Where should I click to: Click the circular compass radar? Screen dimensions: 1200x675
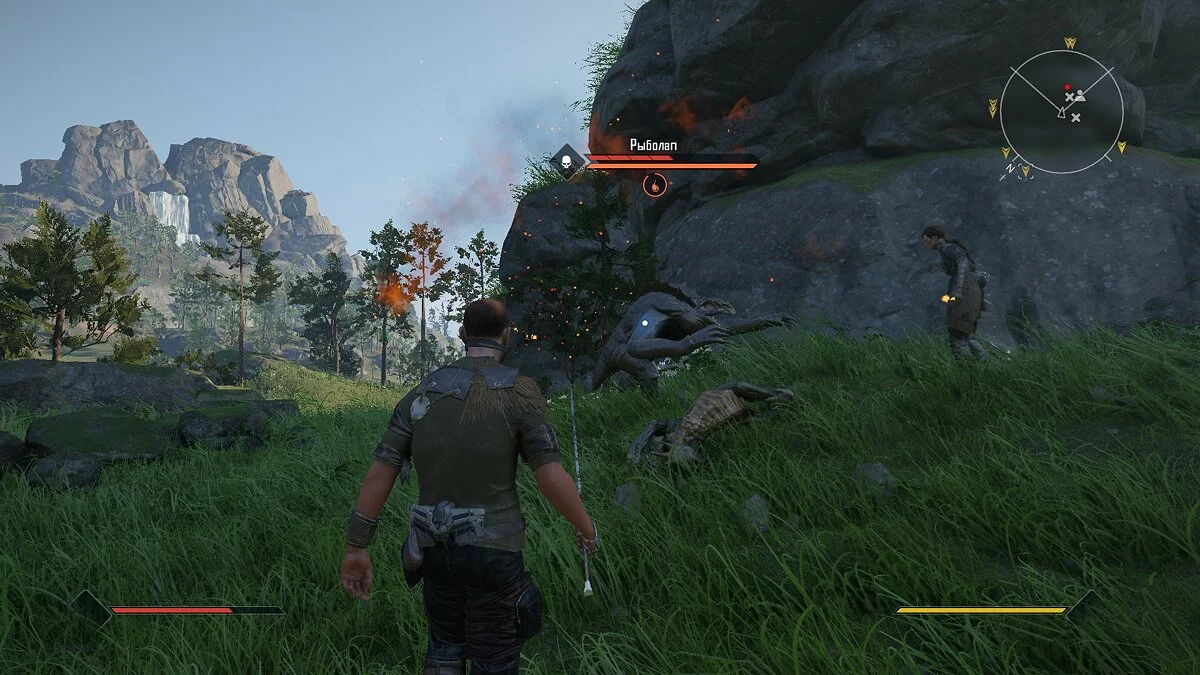click(1061, 111)
